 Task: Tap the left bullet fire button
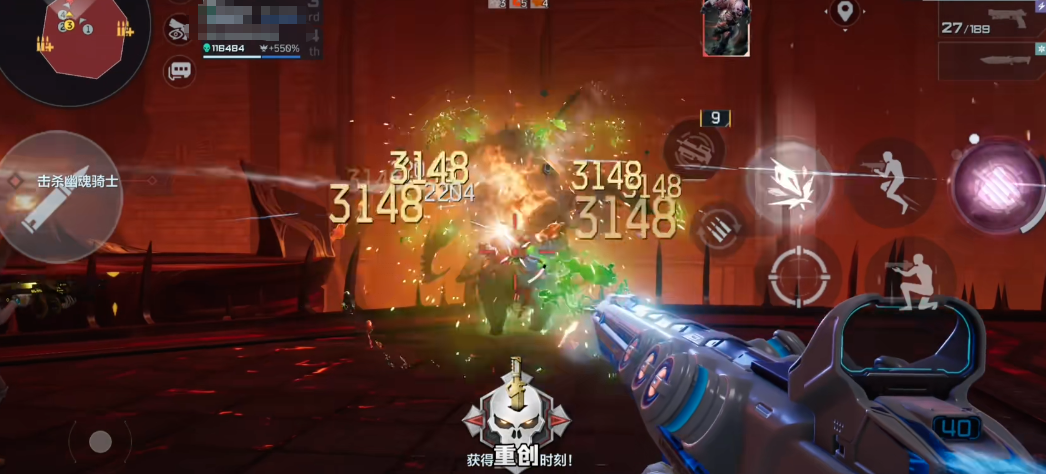tap(60, 195)
